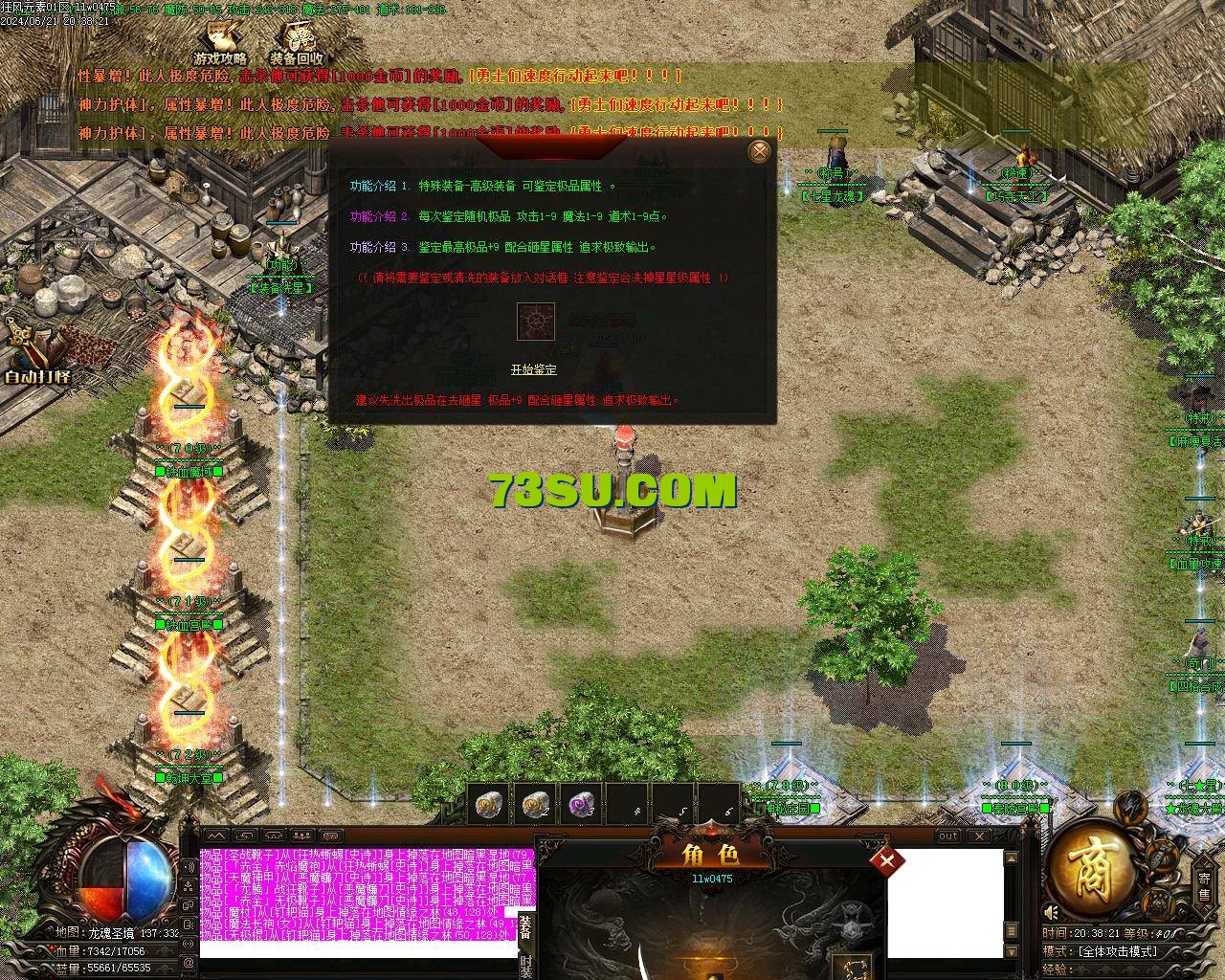Use the purple scroll in the hotbar
This screenshot has width=1225, height=980.
580,807
